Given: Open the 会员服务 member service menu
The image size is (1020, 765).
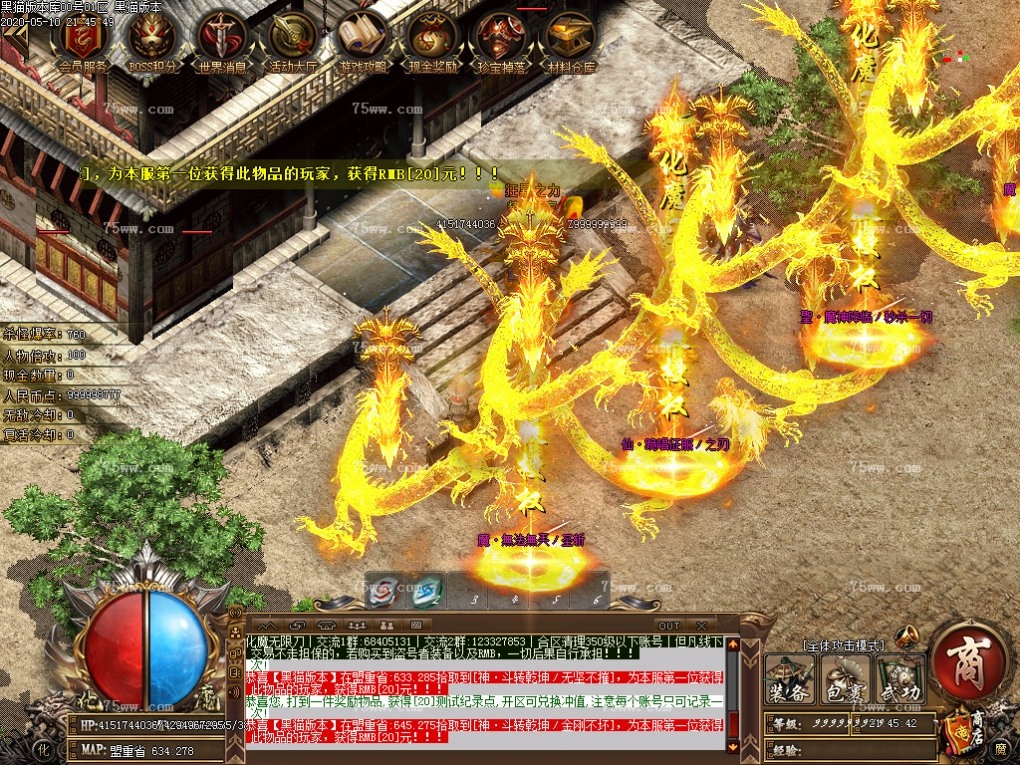Looking at the screenshot, I should click(84, 40).
